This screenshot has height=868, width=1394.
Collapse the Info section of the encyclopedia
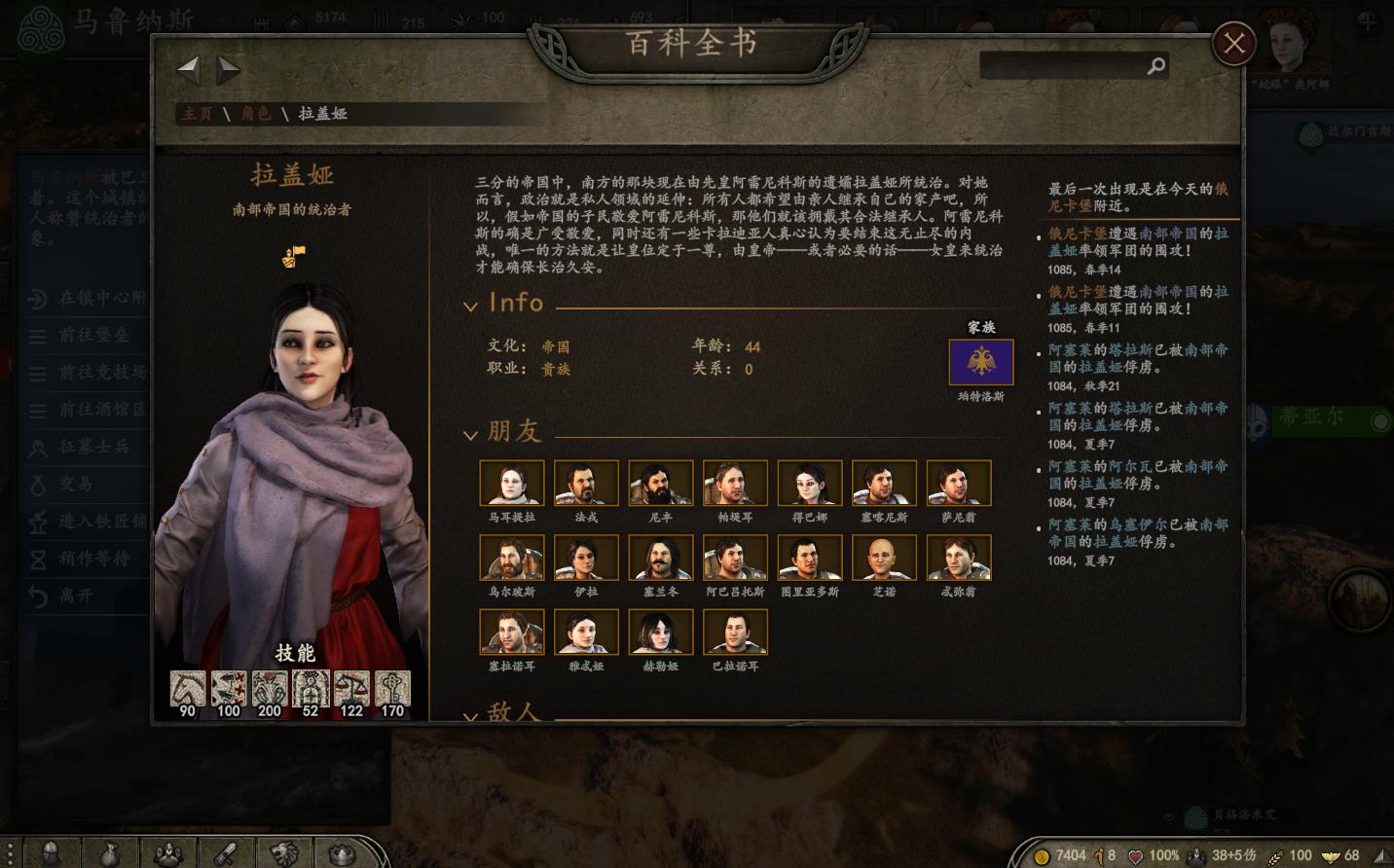(x=471, y=304)
